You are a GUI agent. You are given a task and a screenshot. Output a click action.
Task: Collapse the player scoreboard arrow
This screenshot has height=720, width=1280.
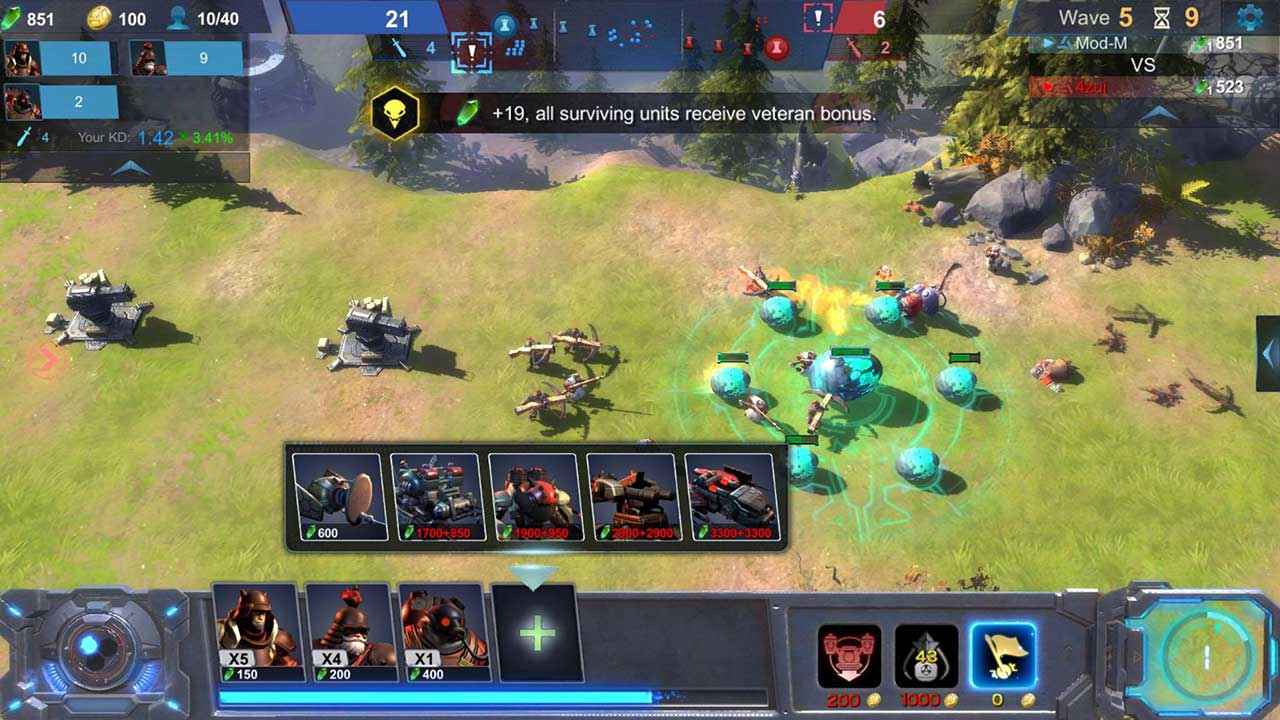[1159, 114]
